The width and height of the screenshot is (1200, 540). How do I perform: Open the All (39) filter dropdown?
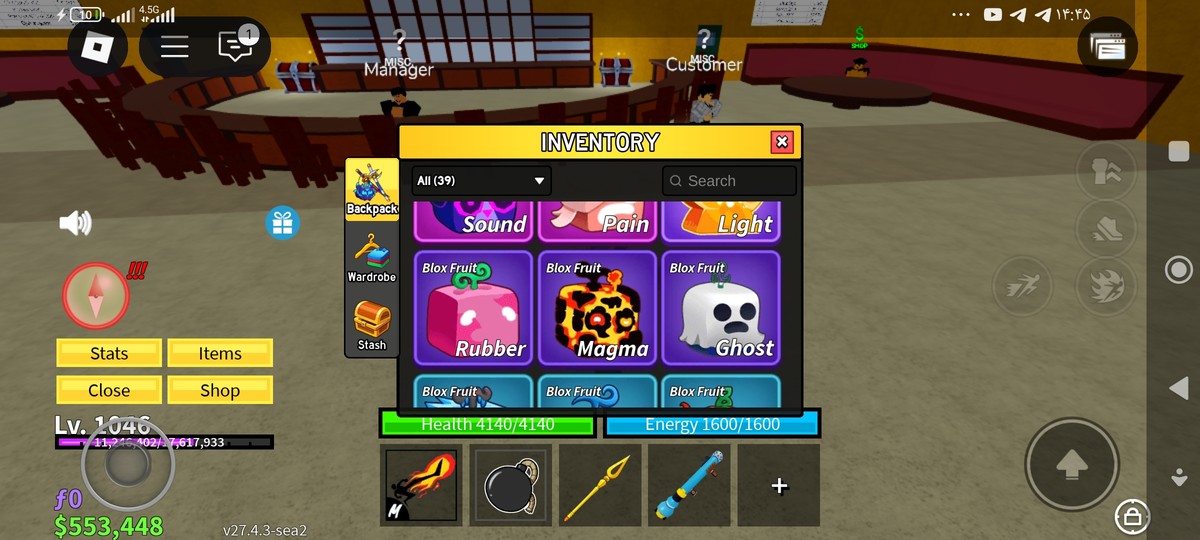click(x=481, y=181)
